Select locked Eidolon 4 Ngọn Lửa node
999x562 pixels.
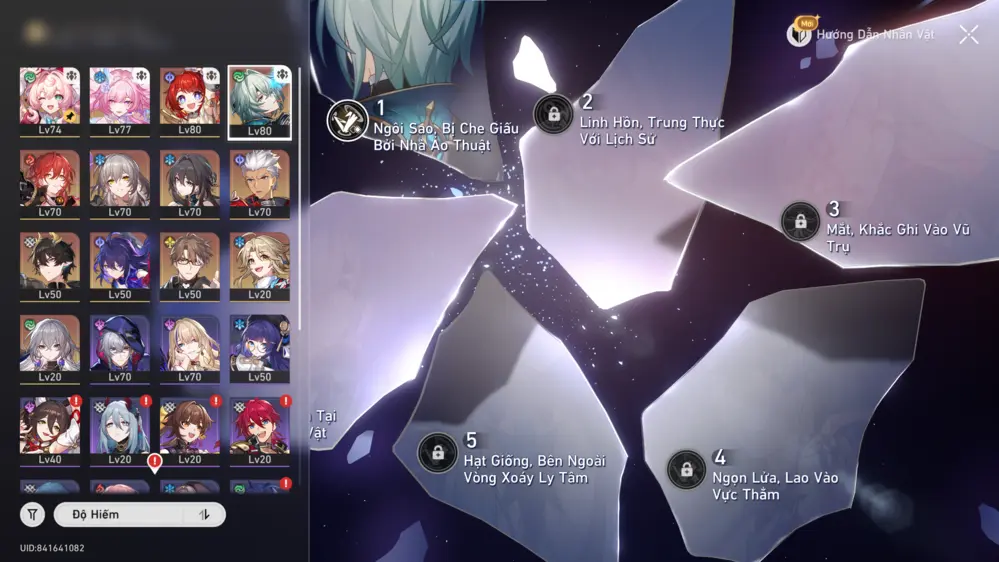pos(686,469)
